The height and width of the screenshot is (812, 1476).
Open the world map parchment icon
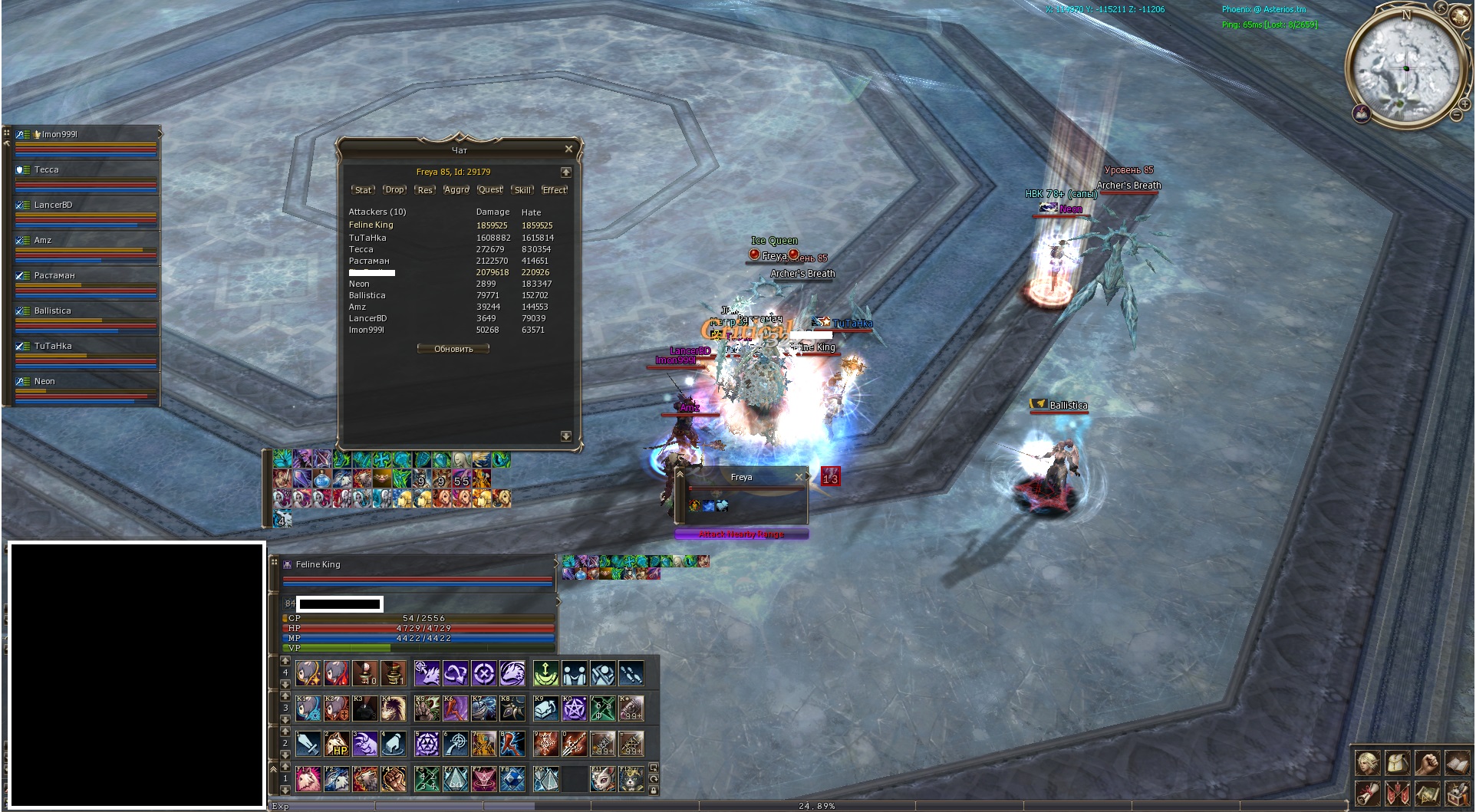1427,792
